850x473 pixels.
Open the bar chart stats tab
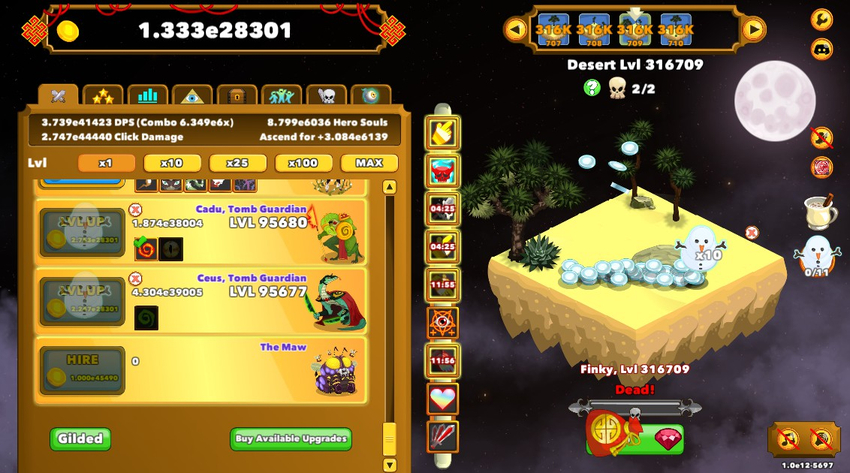[x=148, y=97]
